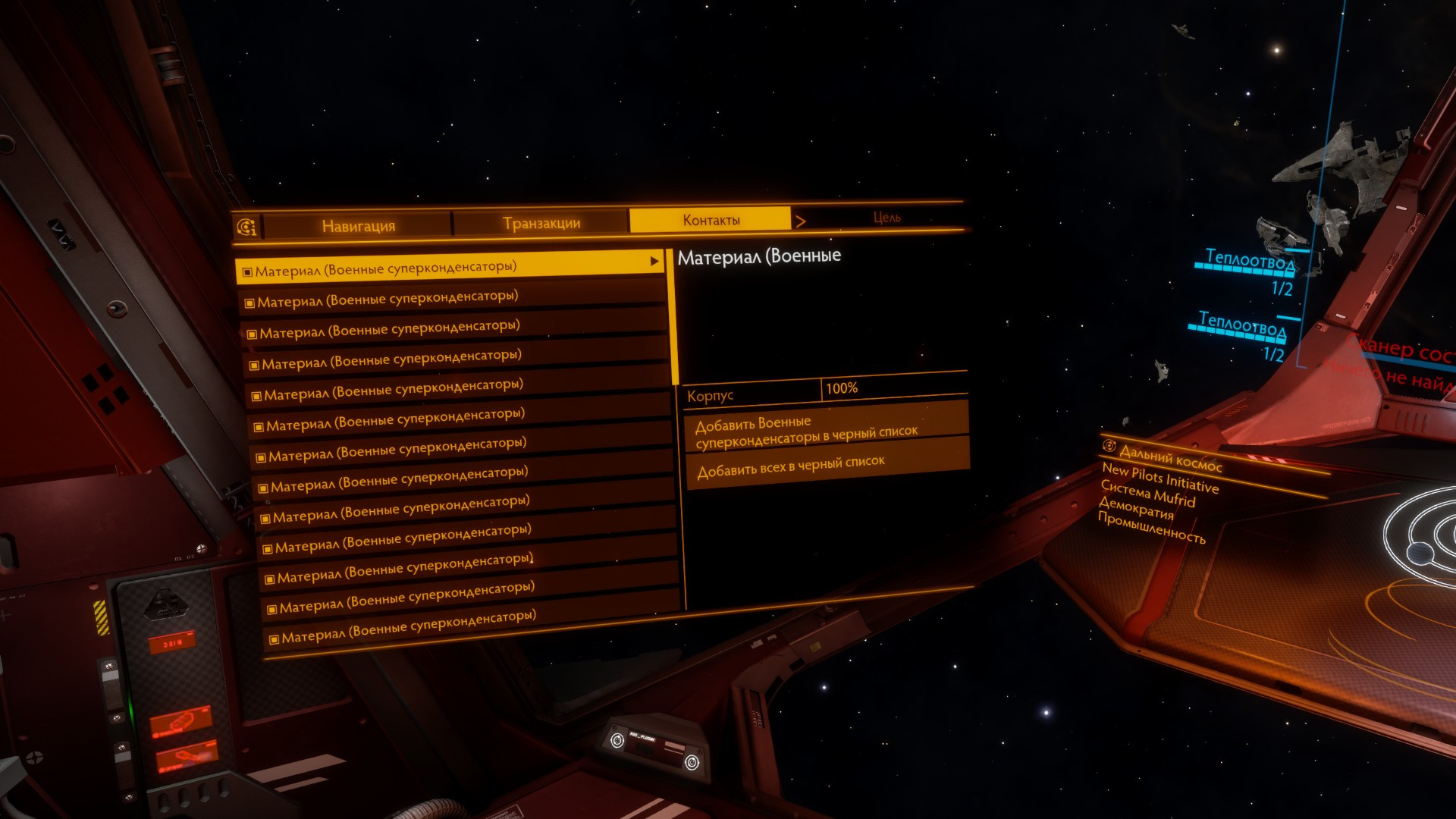Click the arrow right of Контакты tab
Screen dimensions: 1456x819
(801, 221)
